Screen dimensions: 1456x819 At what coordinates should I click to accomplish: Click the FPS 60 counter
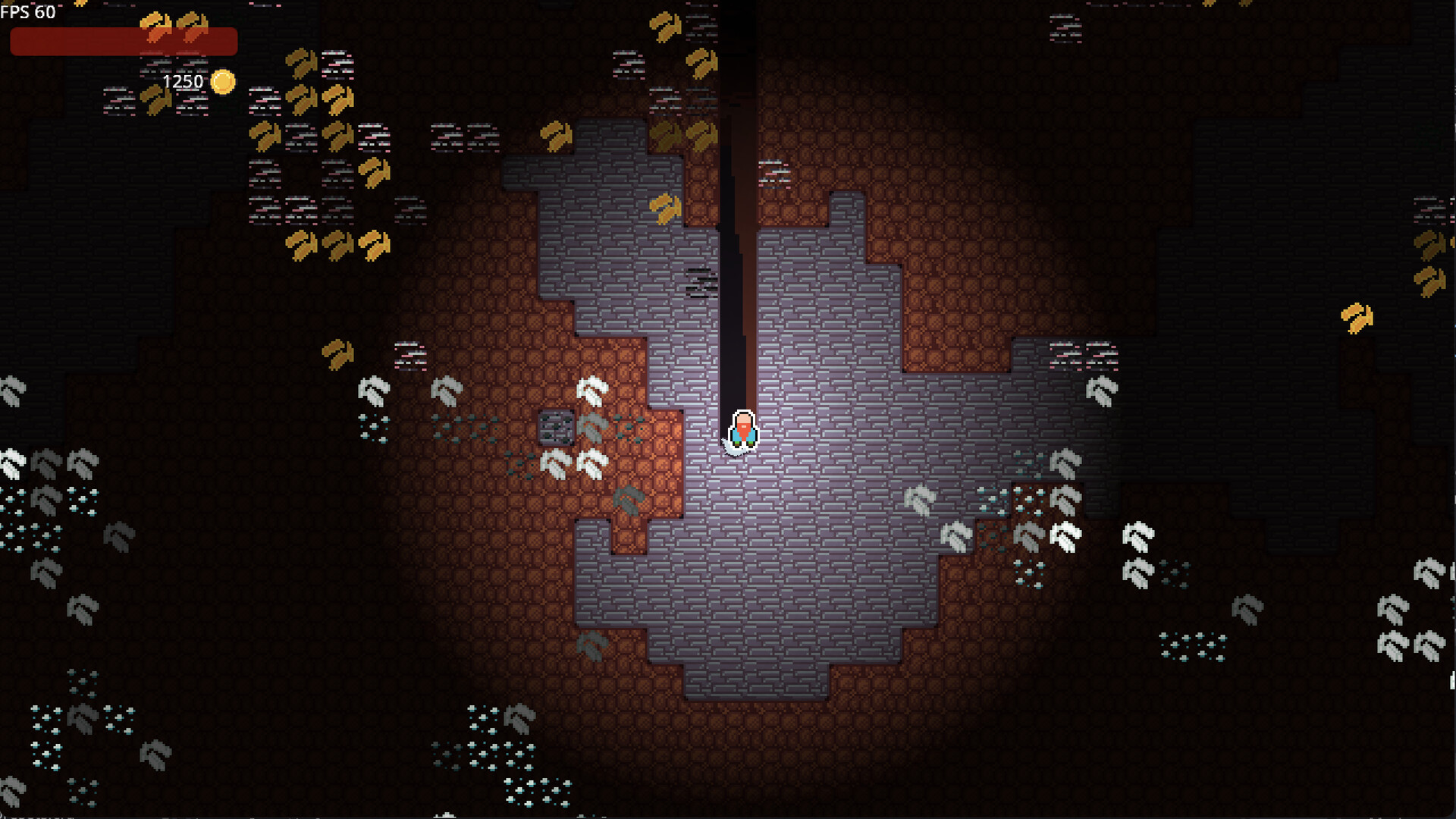tap(27, 11)
